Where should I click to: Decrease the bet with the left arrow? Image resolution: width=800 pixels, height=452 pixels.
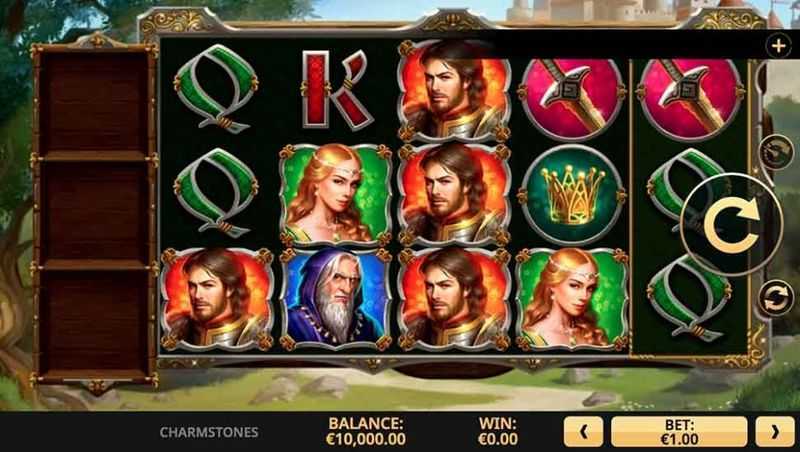(584, 432)
